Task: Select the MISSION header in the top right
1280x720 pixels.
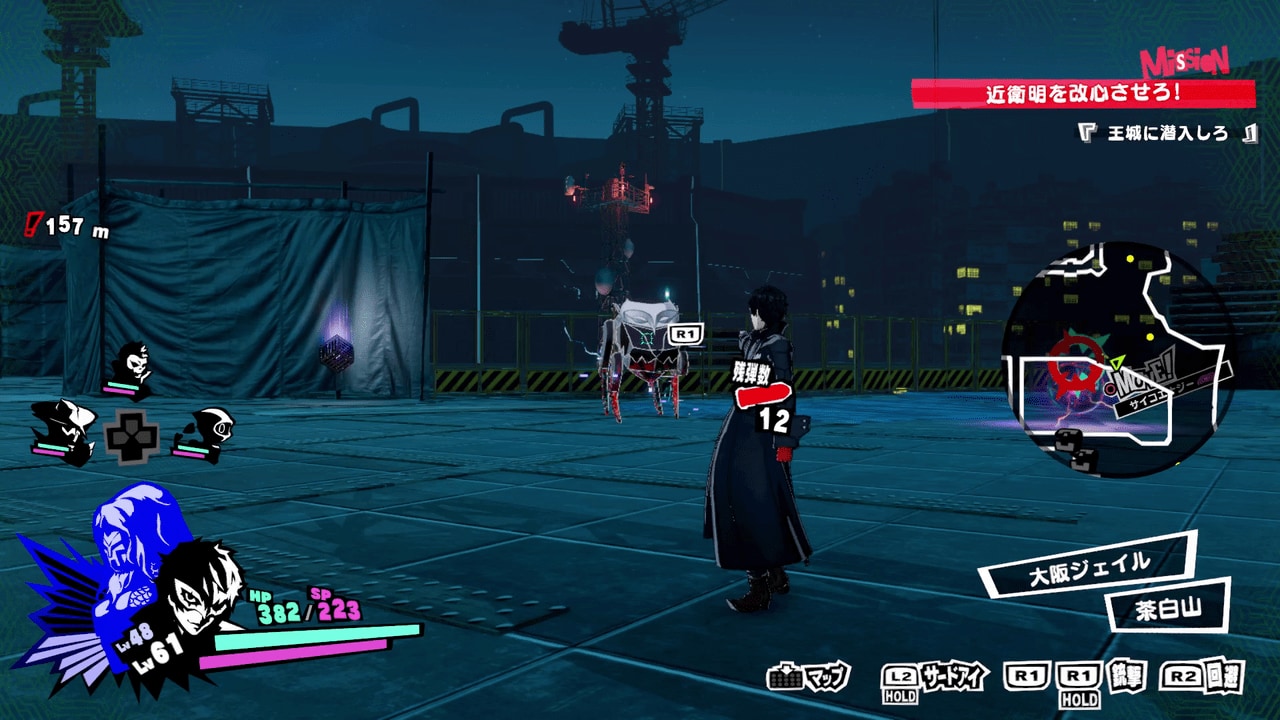Action: pos(1183,62)
